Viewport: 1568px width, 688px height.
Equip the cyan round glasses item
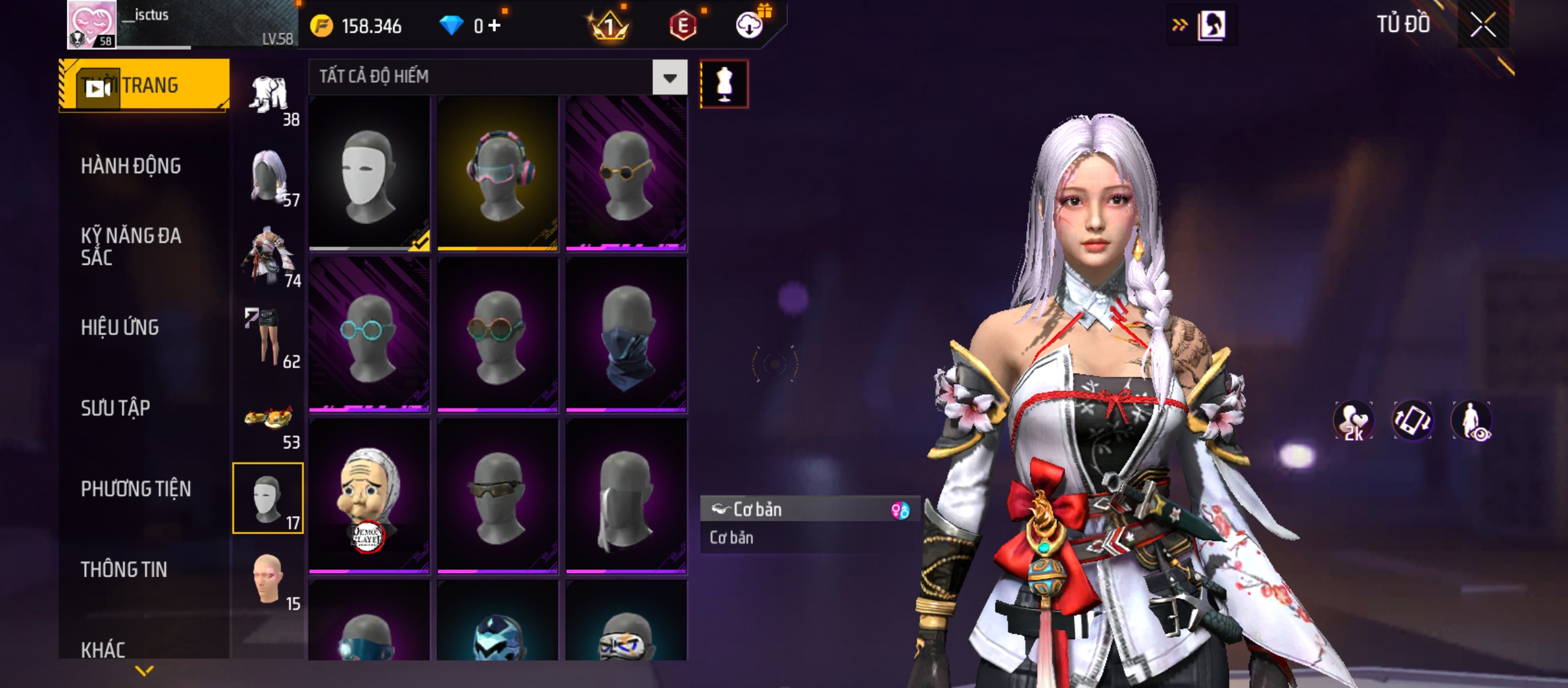pos(369,334)
